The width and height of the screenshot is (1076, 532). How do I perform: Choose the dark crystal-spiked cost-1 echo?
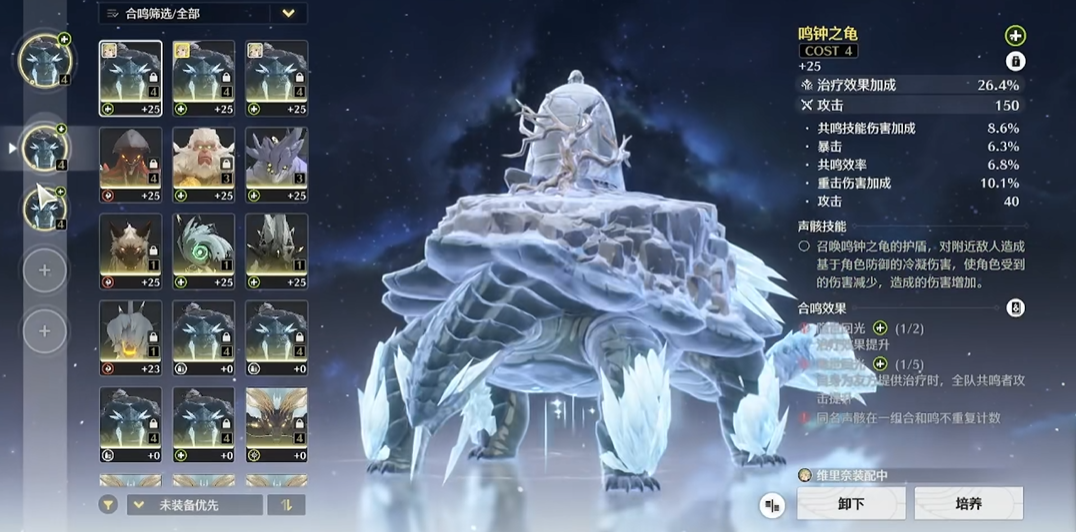pyautogui.click(x=276, y=251)
